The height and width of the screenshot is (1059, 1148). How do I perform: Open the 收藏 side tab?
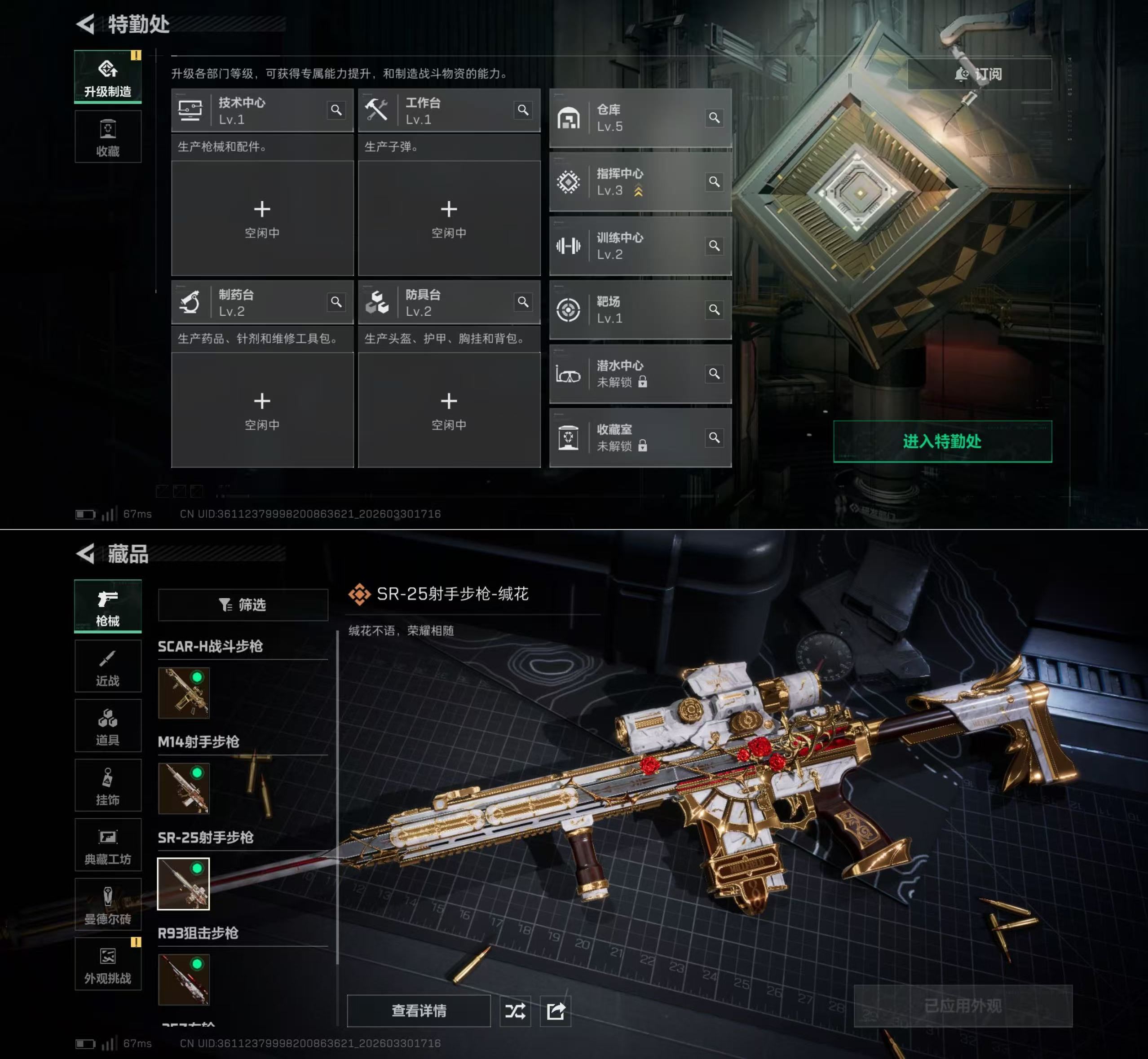(108, 137)
